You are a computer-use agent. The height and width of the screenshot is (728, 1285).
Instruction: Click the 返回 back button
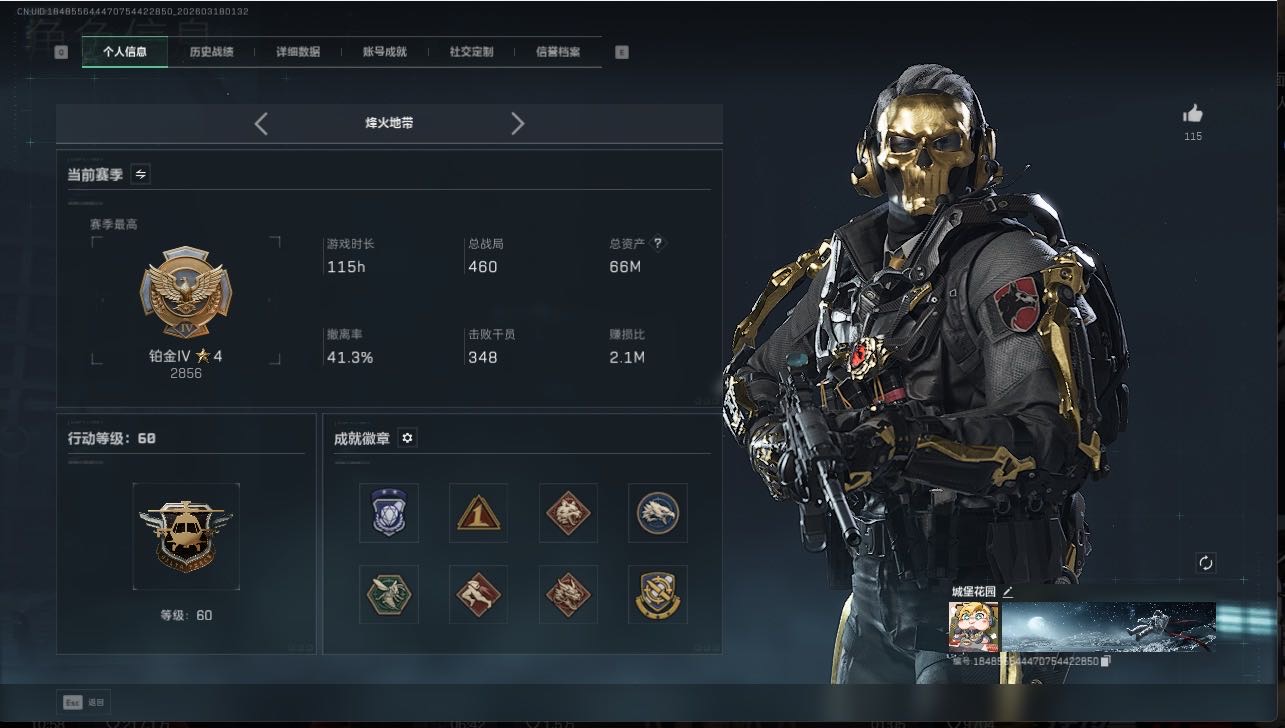pos(85,702)
